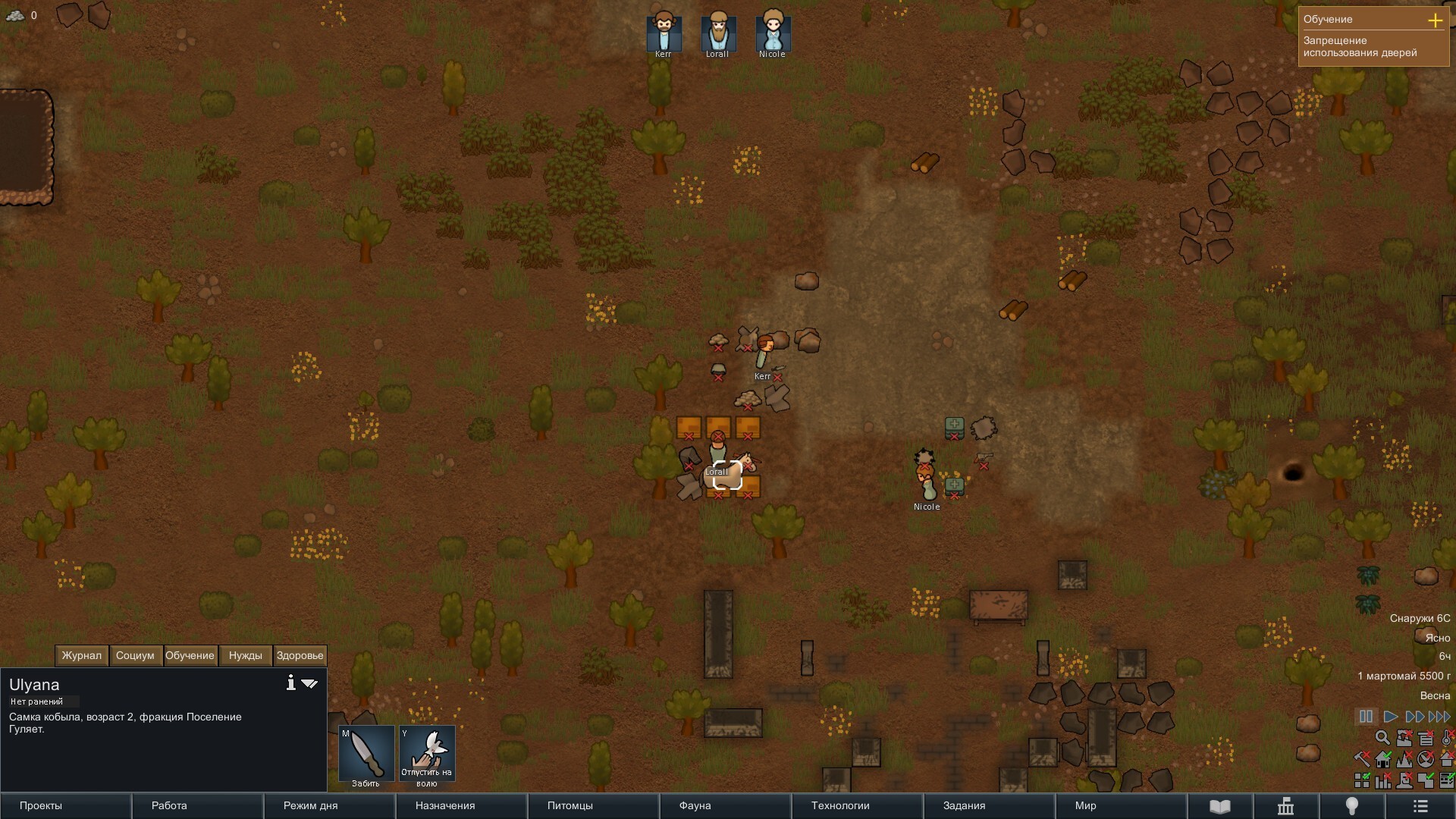Screen dimensions: 1456x819
Task: Open the info card for Ulyana
Action: [290, 683]
